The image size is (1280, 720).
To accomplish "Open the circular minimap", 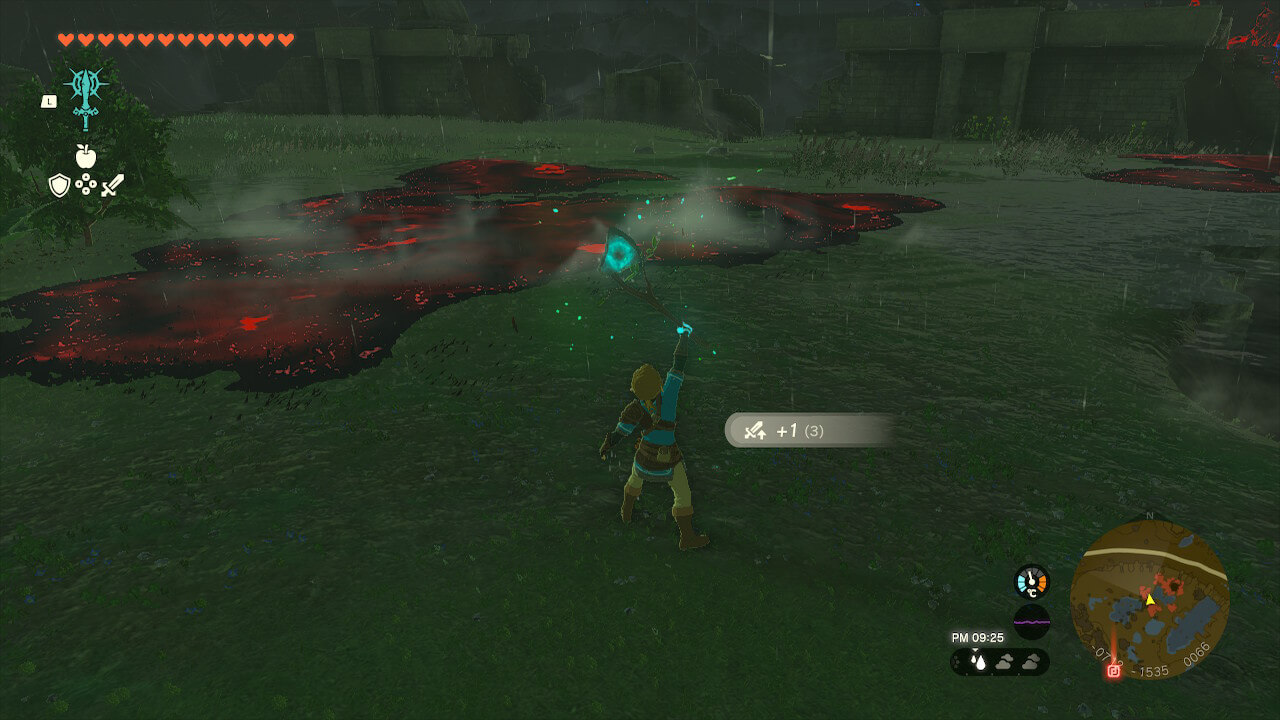I will tap(1149, 599).
